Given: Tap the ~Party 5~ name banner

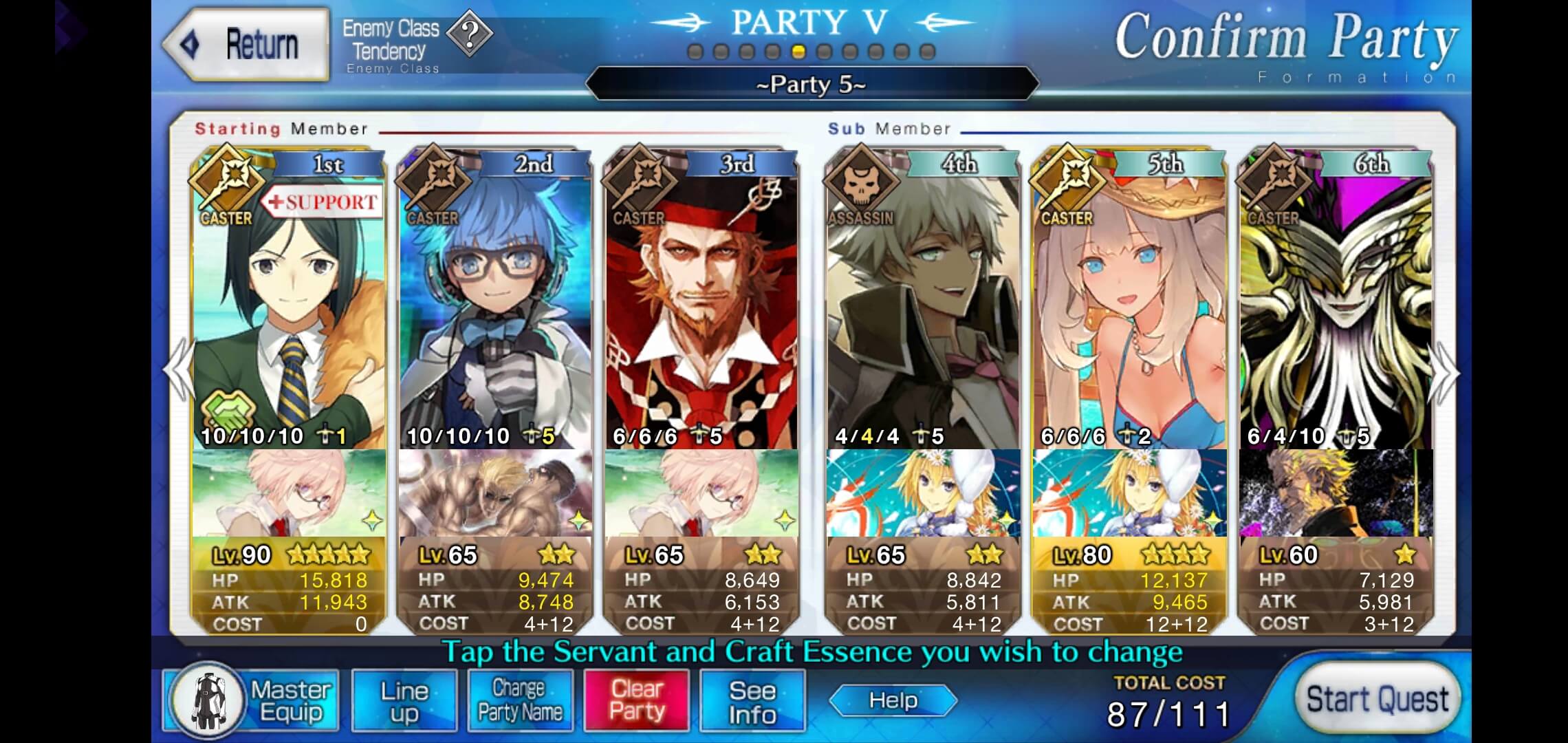Looking at the screenshot, I should pos(810,84).
